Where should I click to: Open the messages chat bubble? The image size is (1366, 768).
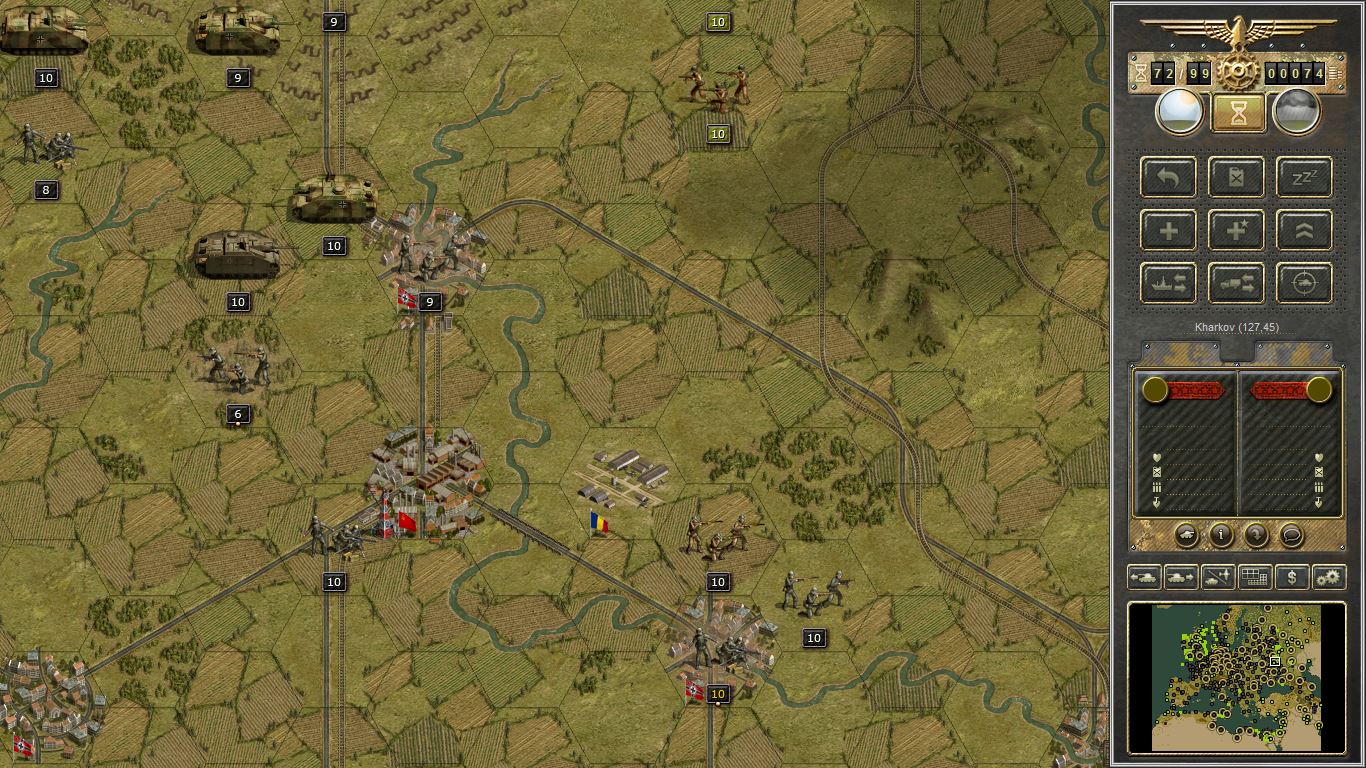coord(1292,535)
